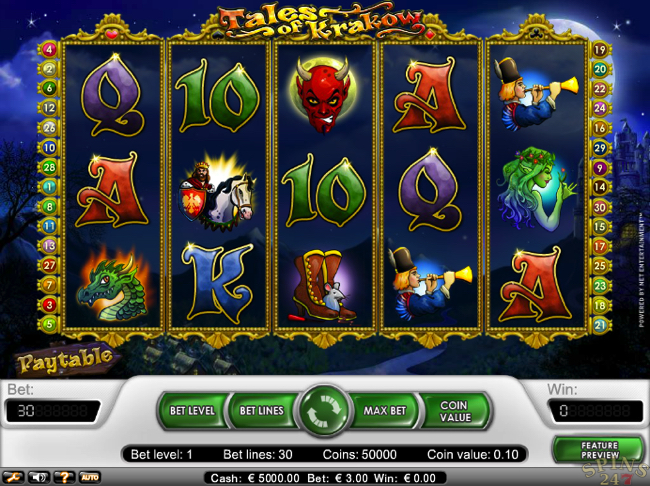Select payline marker number 29
The image size is (650, 486).
[601, 284]
